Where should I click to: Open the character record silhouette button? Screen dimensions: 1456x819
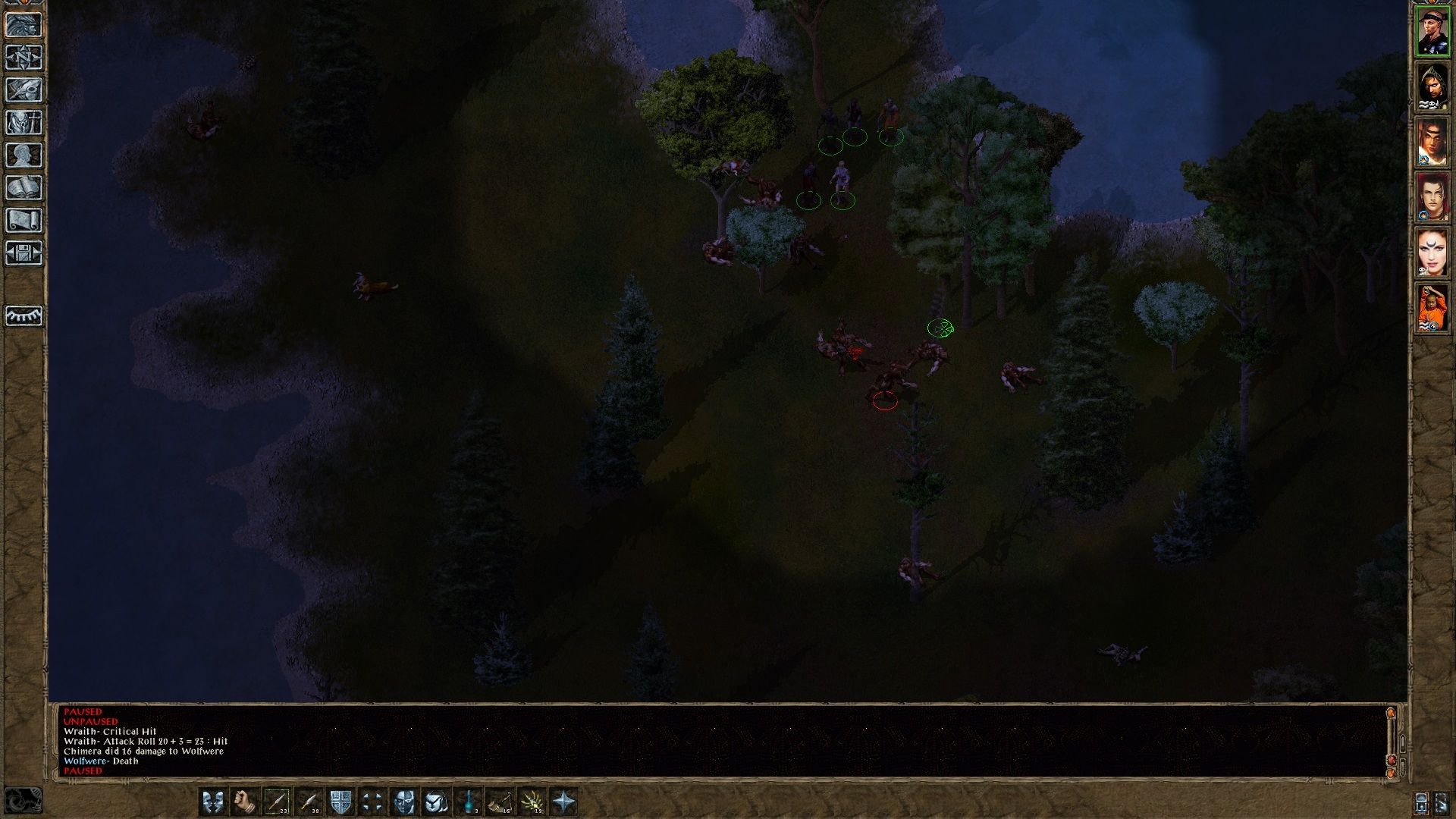[x=24, y=155]
